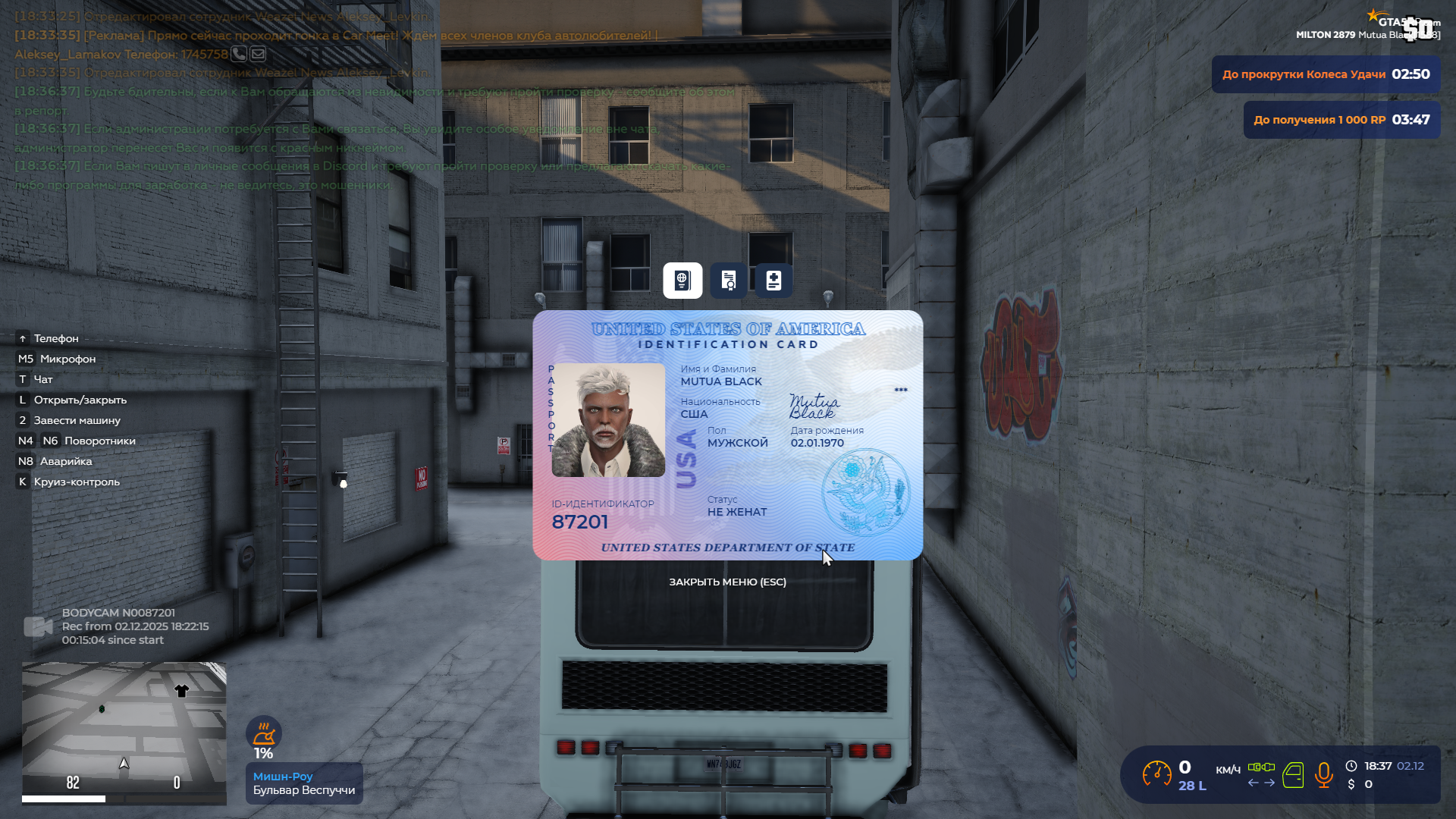Screen dimensions: 1456x819
Task: Click the ellipsis dots on the ID card
Action: point(901,390)
